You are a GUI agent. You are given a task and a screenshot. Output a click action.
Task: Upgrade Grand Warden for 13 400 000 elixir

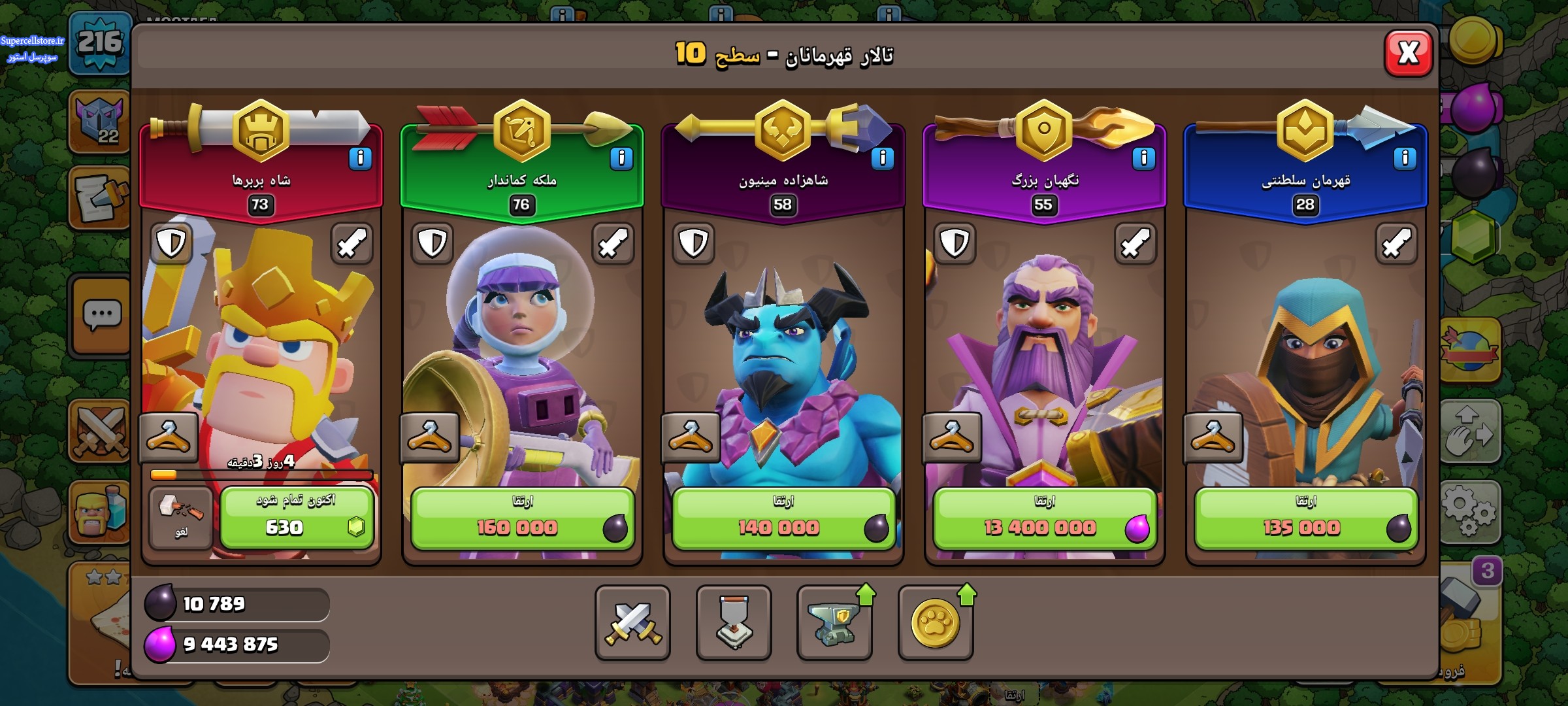pyautogui.click(x=1044, y=518)
